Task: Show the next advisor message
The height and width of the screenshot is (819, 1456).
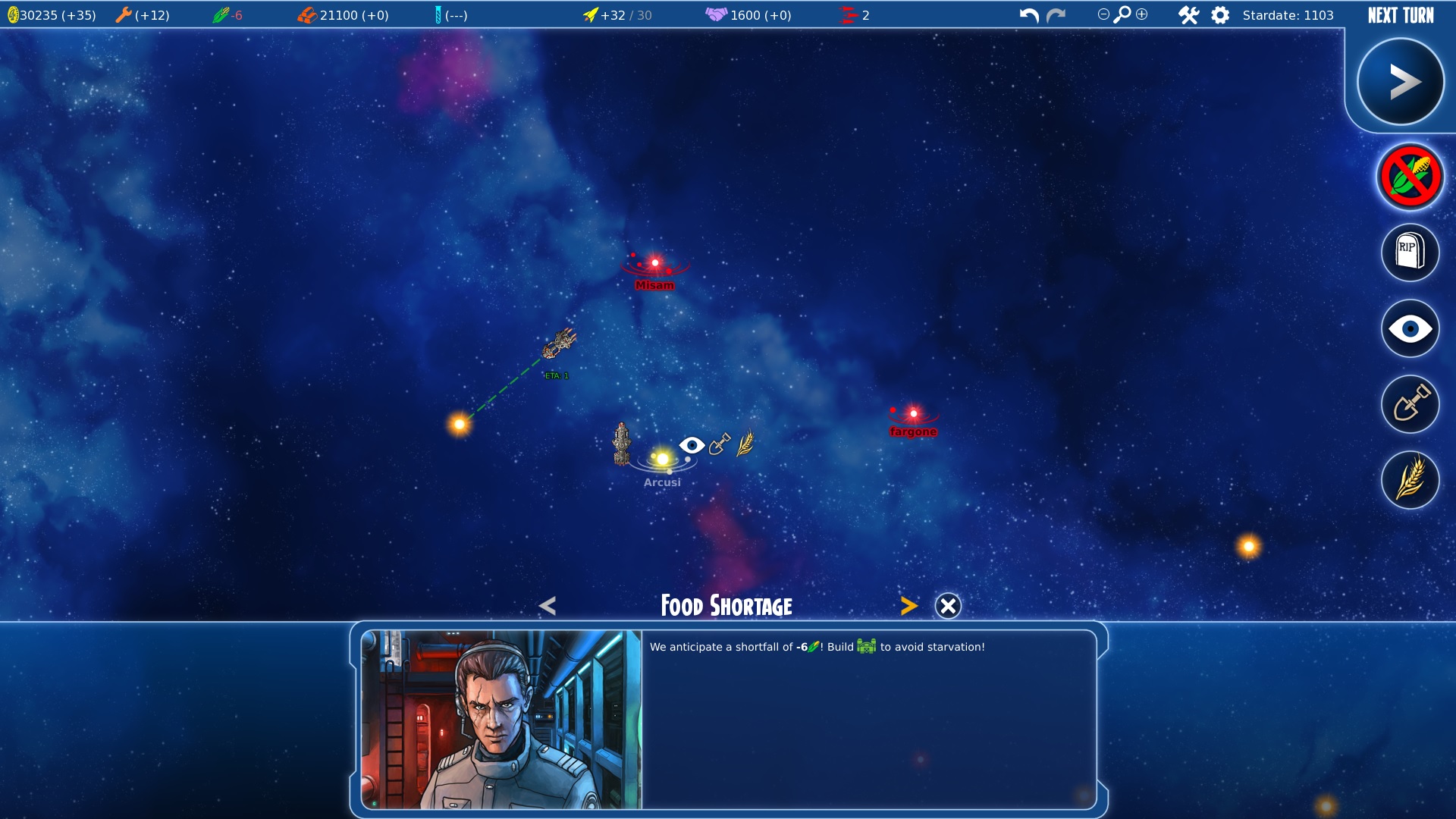Action: [908, 606]
